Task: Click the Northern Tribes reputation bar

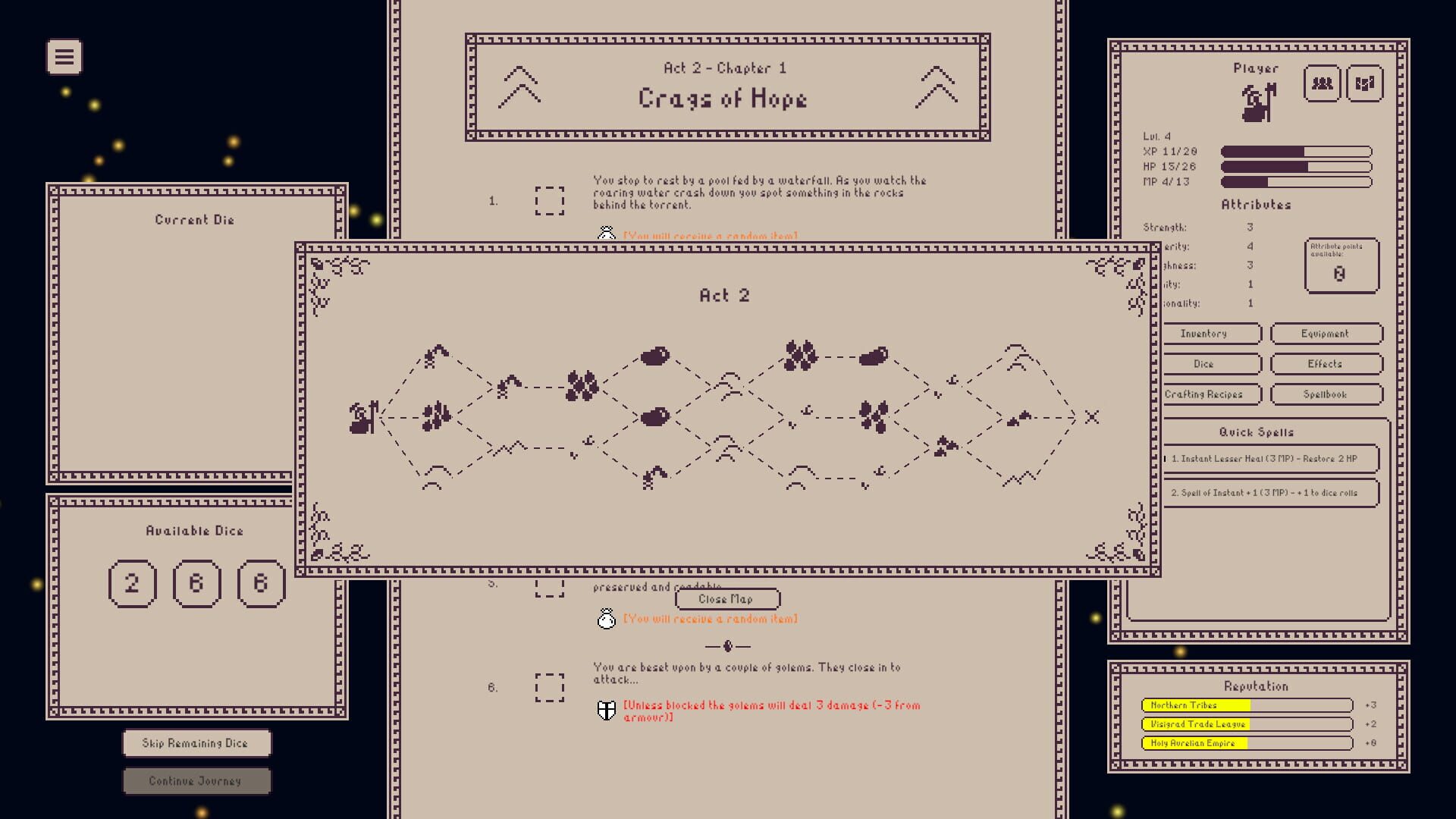Action: point(1247,704)
